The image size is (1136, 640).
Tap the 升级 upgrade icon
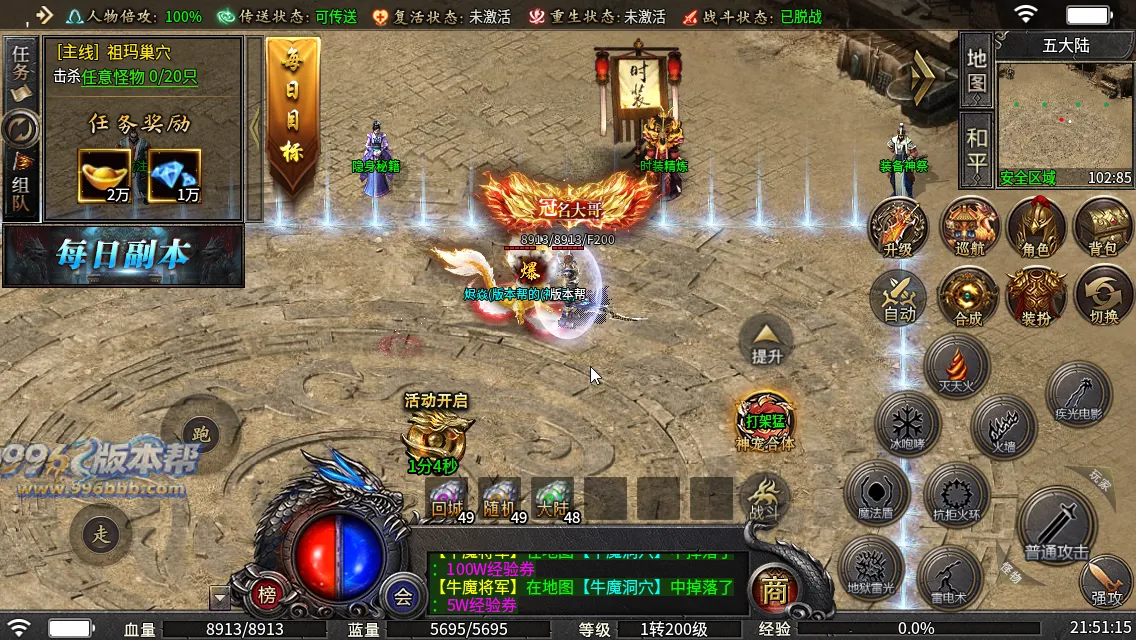pyautogui.click(x=898, y=228)
